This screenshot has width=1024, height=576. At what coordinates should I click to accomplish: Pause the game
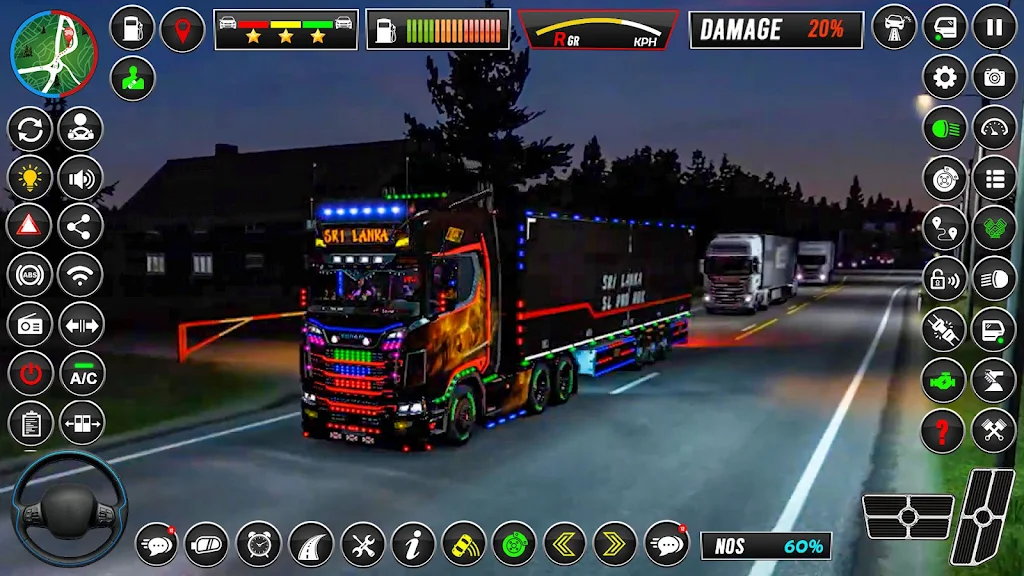pyautogui.click(x=994, y=27)
